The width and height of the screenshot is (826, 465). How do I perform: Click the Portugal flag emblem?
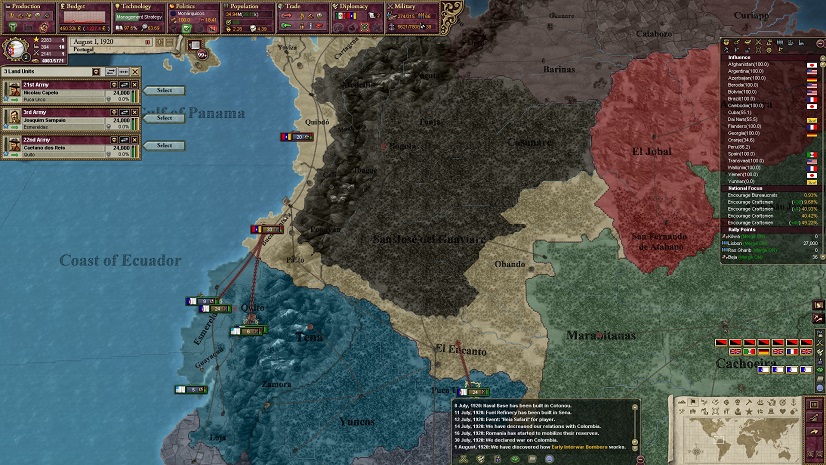click(x=15, y=47)
